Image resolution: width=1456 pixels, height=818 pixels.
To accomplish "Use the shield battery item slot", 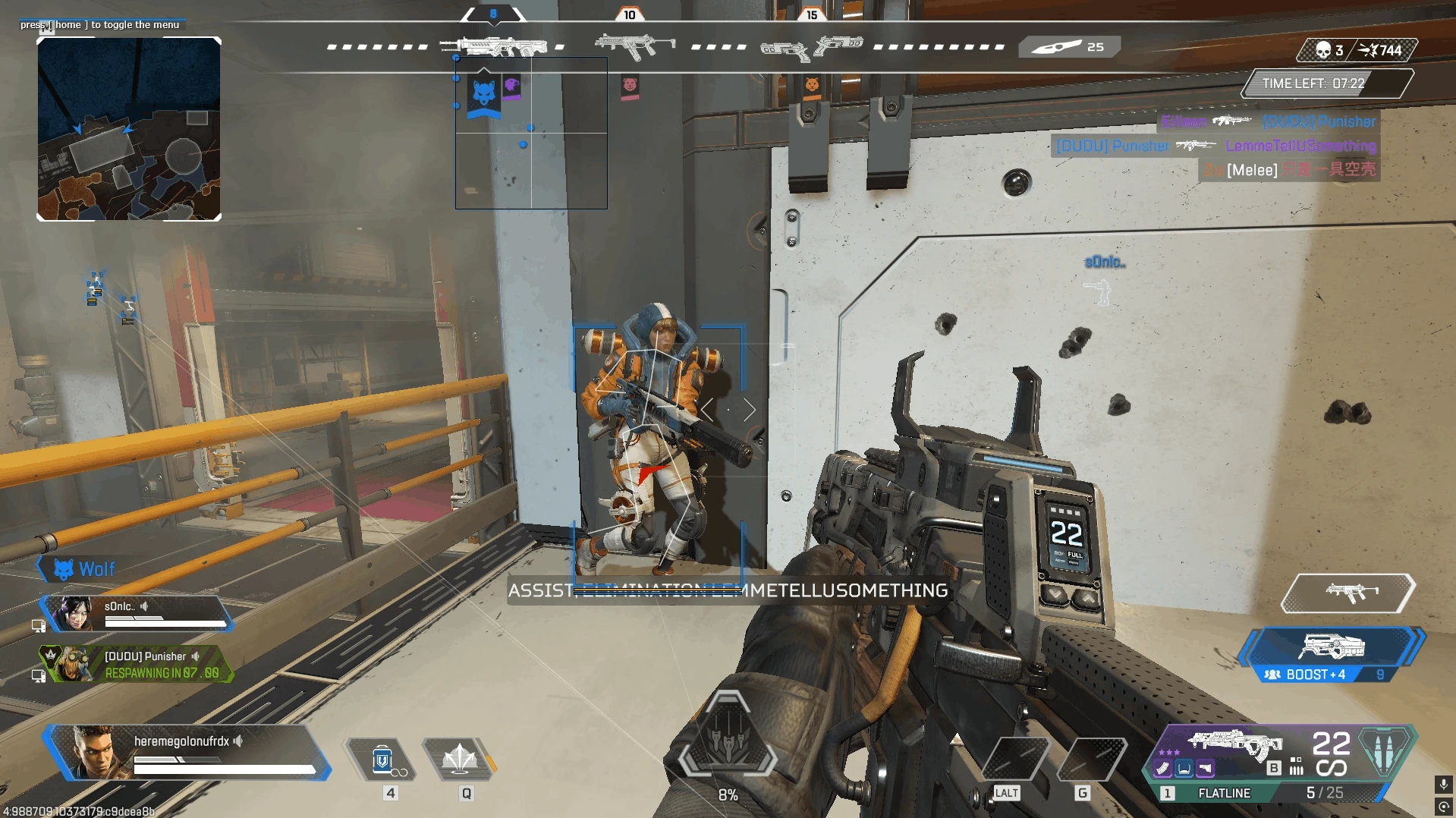I will (x=382, y=760).
